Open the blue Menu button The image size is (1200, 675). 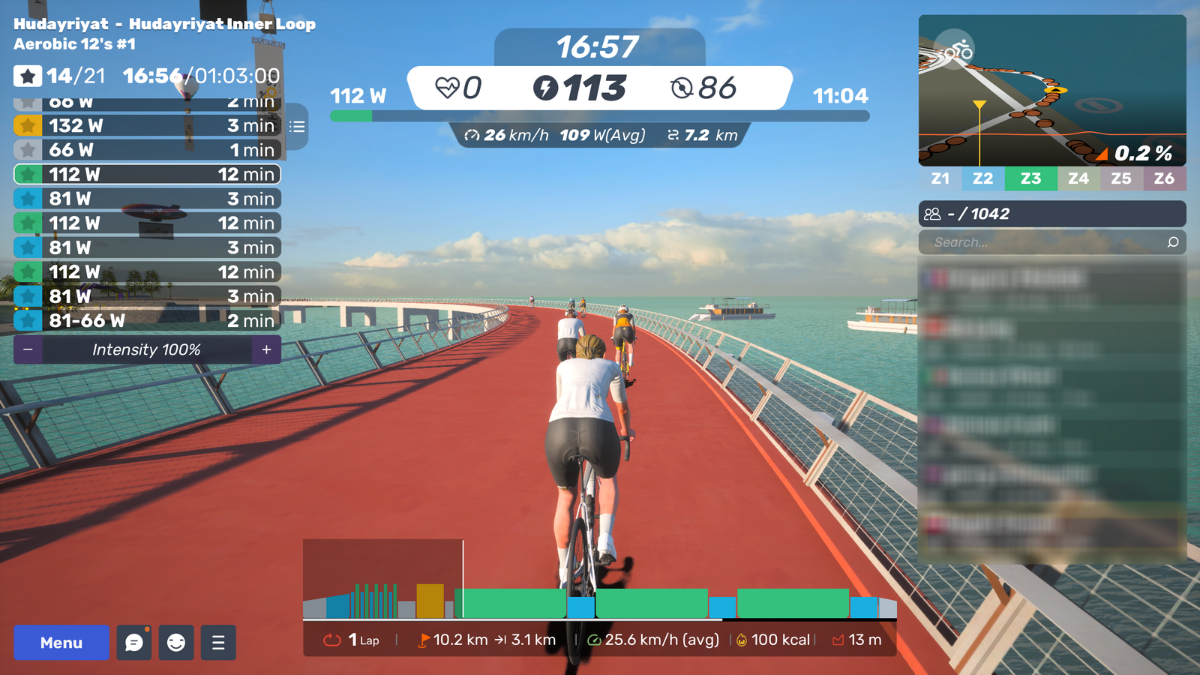click(x=61, y=643)
